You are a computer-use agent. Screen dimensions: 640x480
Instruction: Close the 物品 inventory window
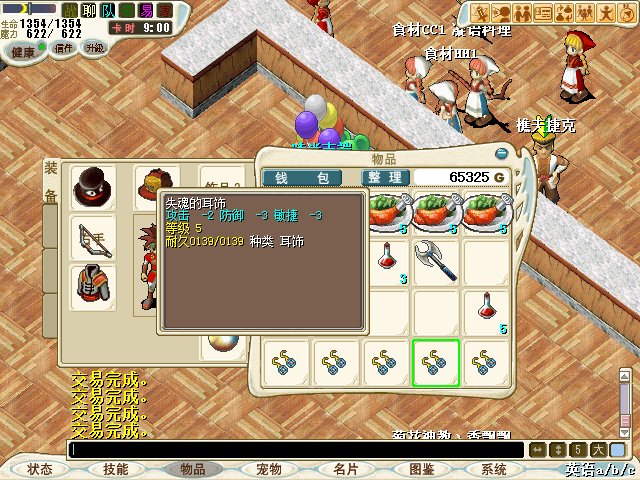(x=502, y=154)
